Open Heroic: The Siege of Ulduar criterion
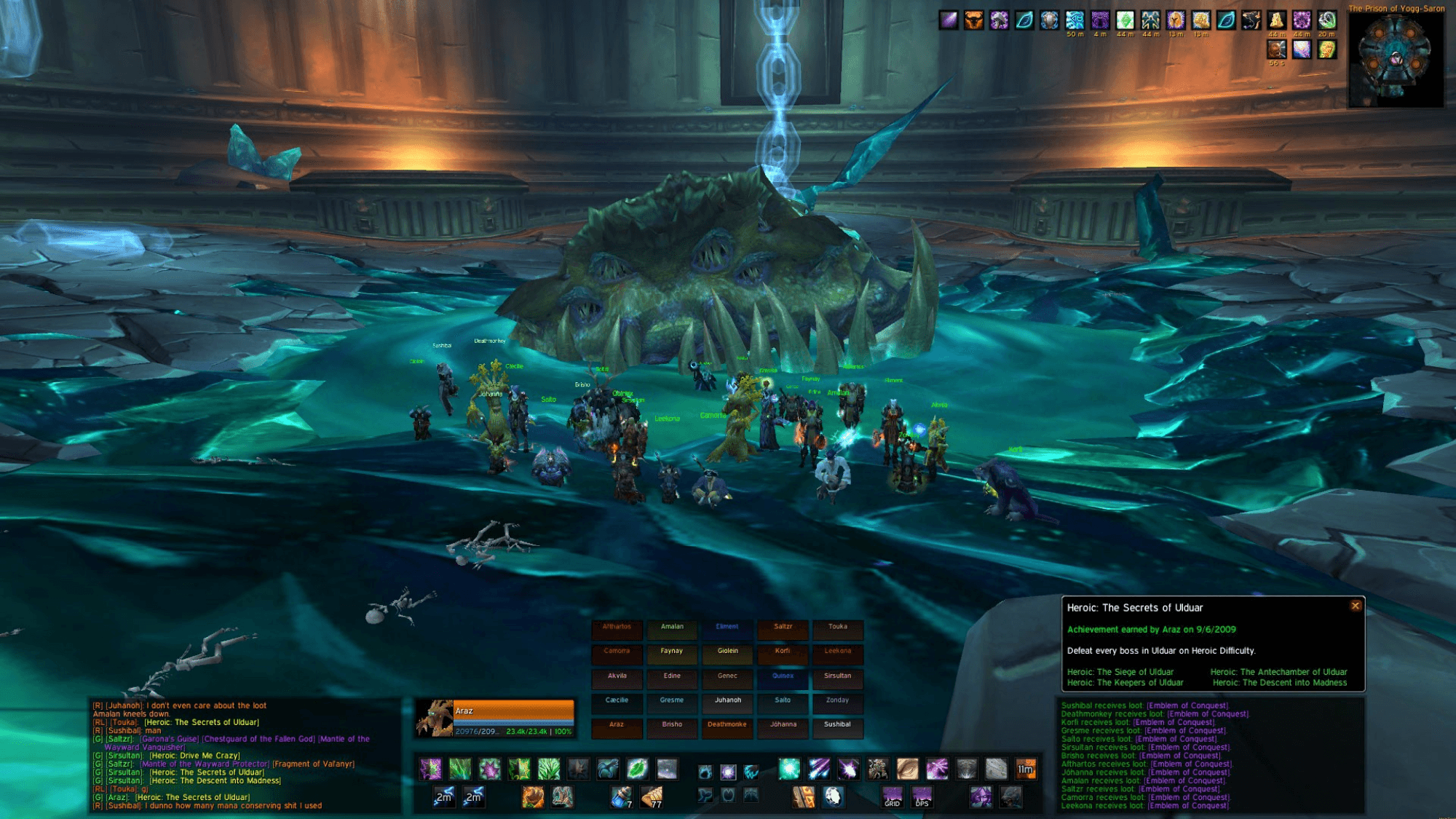 pos(1120,672)
